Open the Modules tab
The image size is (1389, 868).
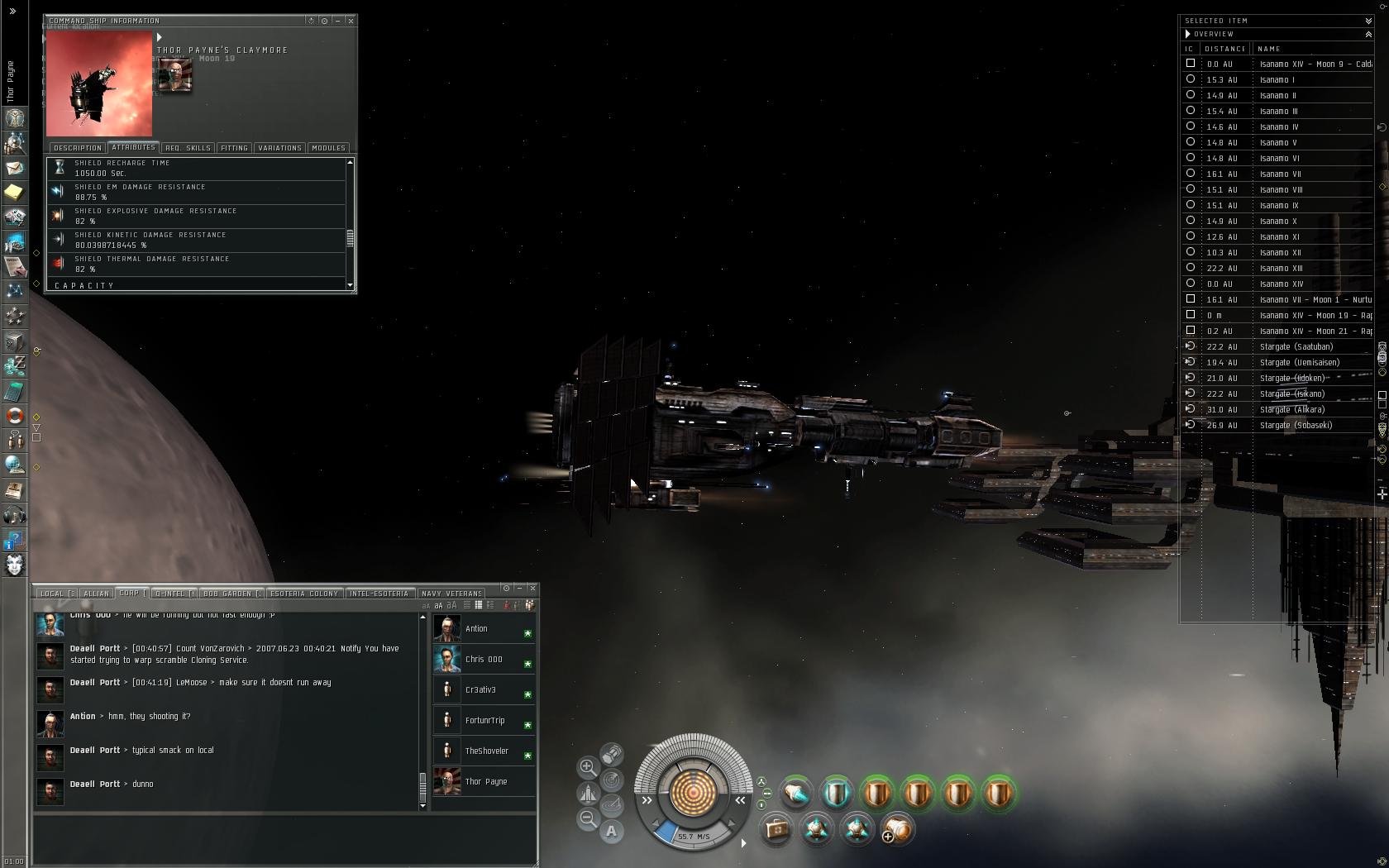pyautogui.click(x=328, y=148)
